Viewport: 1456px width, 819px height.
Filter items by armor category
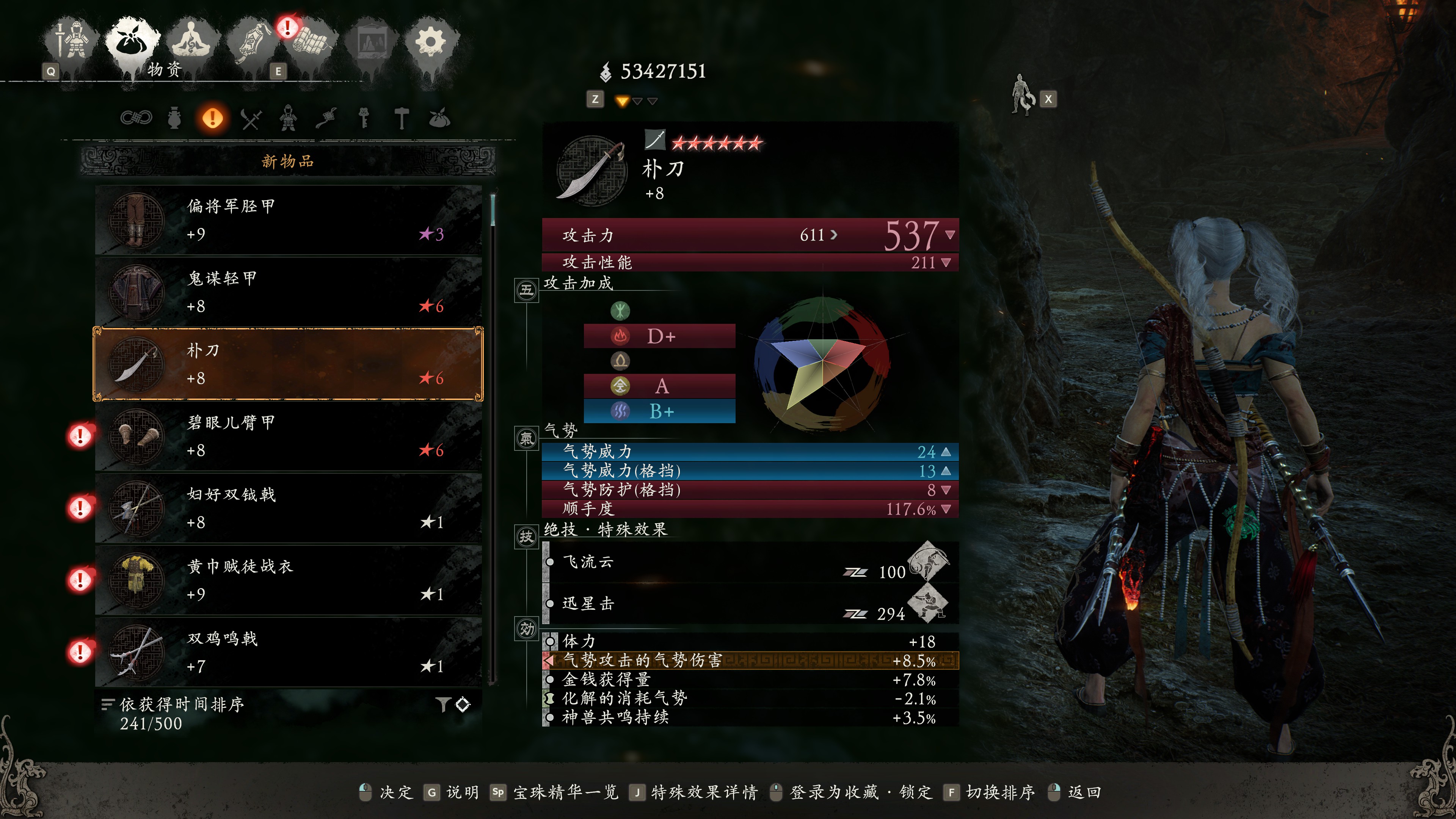click(x=288, y=119)
